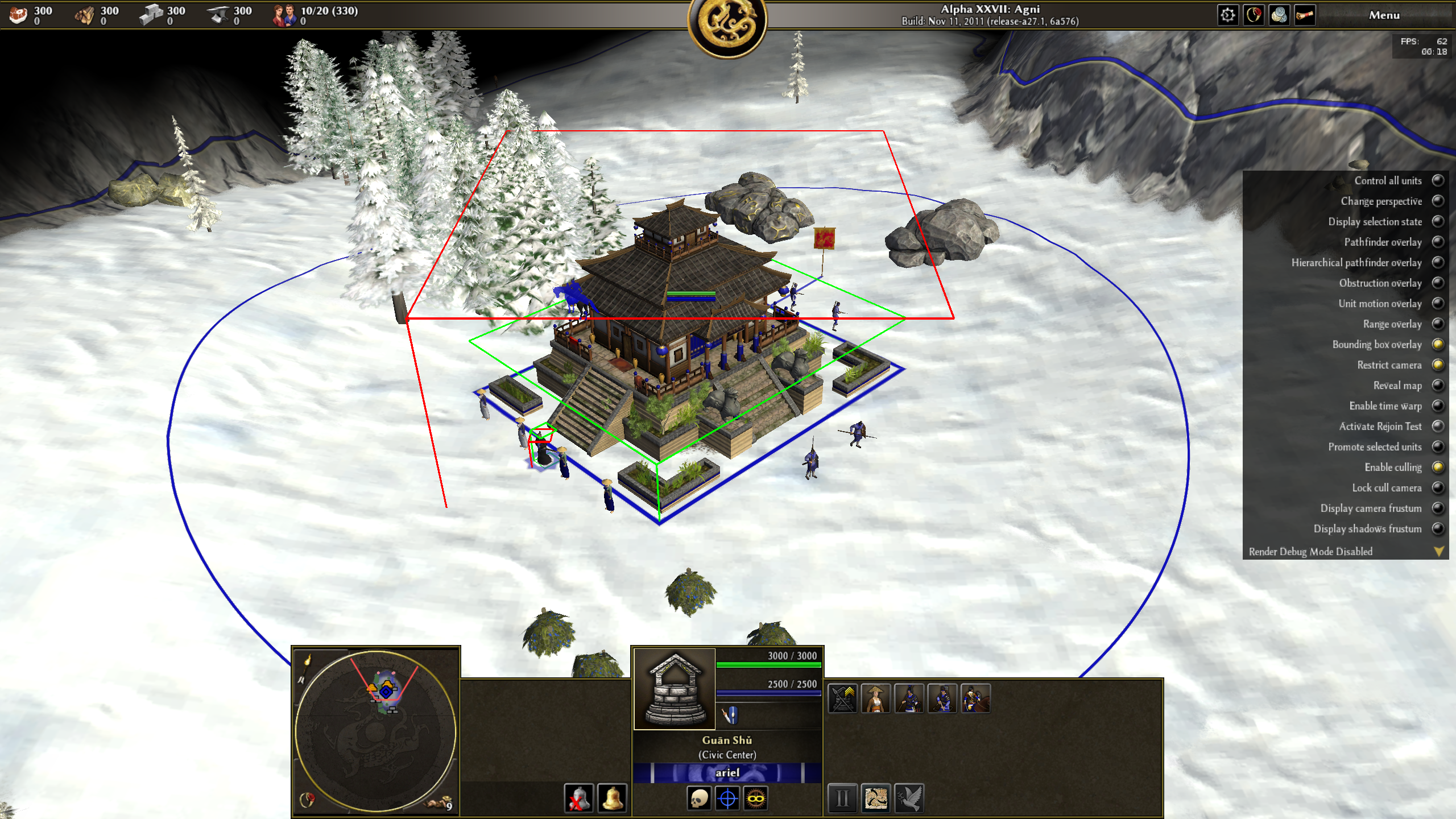1456x819 pixels.
Task: Click the crossed-out bell icon
Action: (578, 799)
